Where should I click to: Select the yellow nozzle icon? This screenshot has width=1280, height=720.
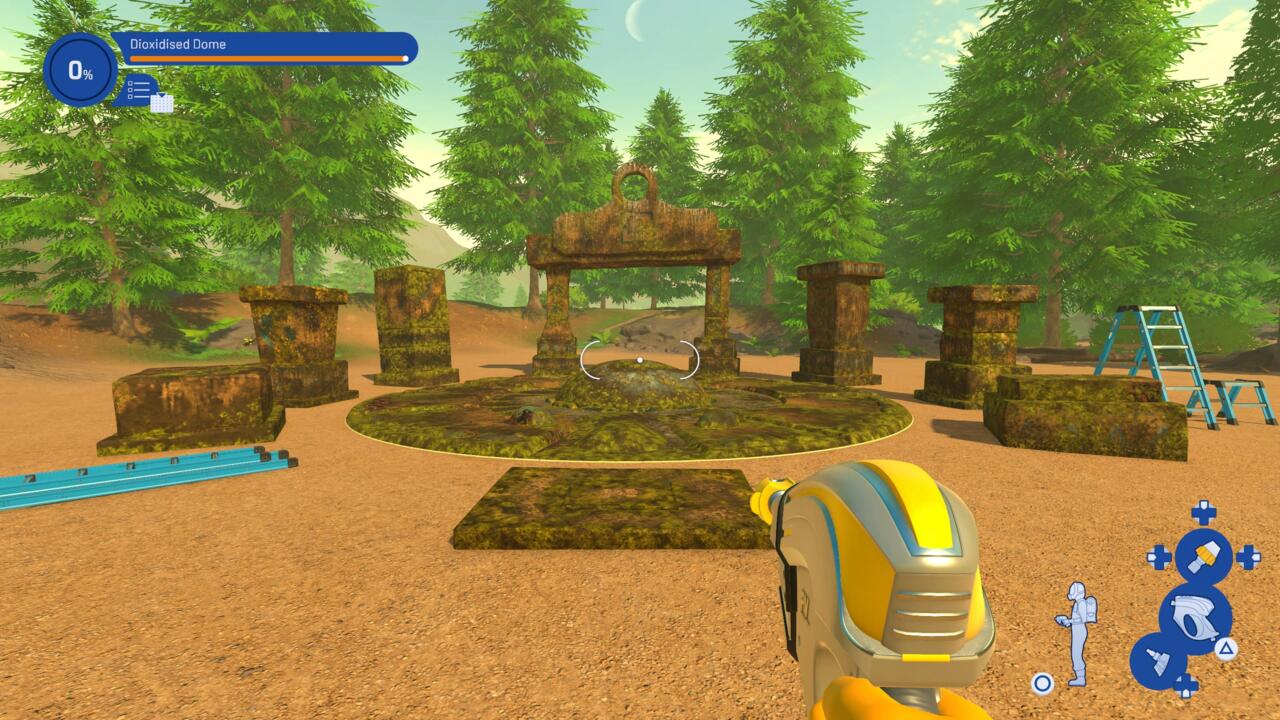1203,557
